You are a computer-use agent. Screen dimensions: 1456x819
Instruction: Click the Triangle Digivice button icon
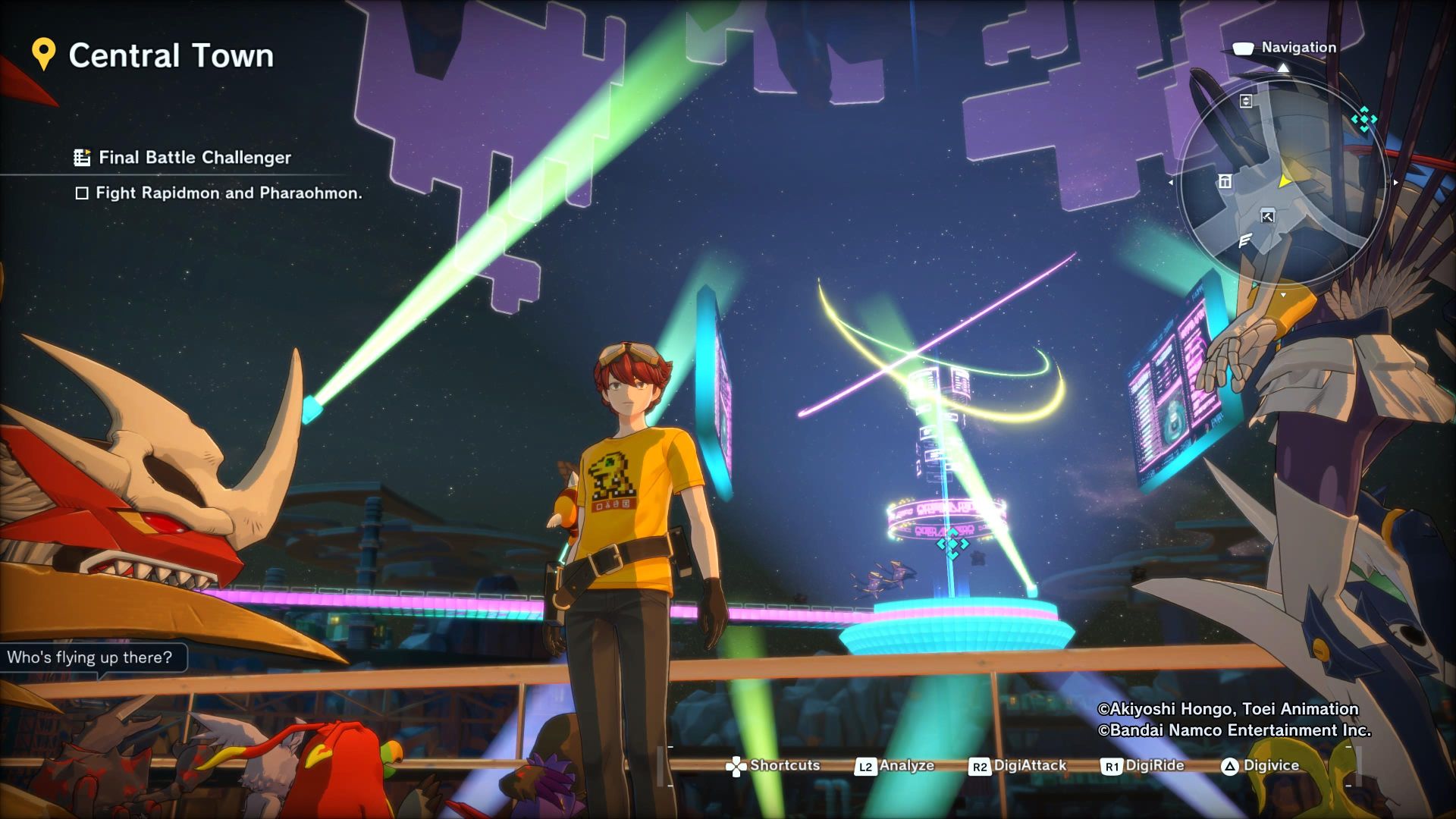point(1230,765)
